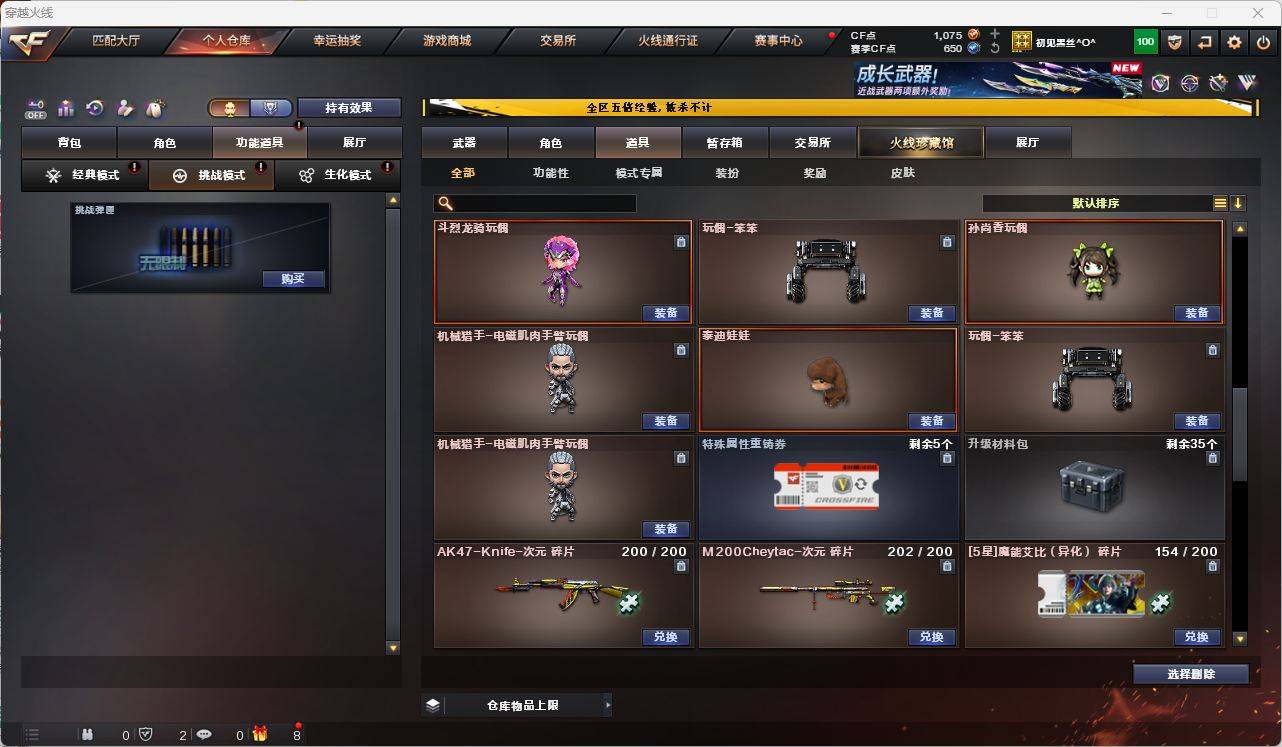
Task: Switch to the 火线琛藏馆 tab
Action: tap(919, 142)
